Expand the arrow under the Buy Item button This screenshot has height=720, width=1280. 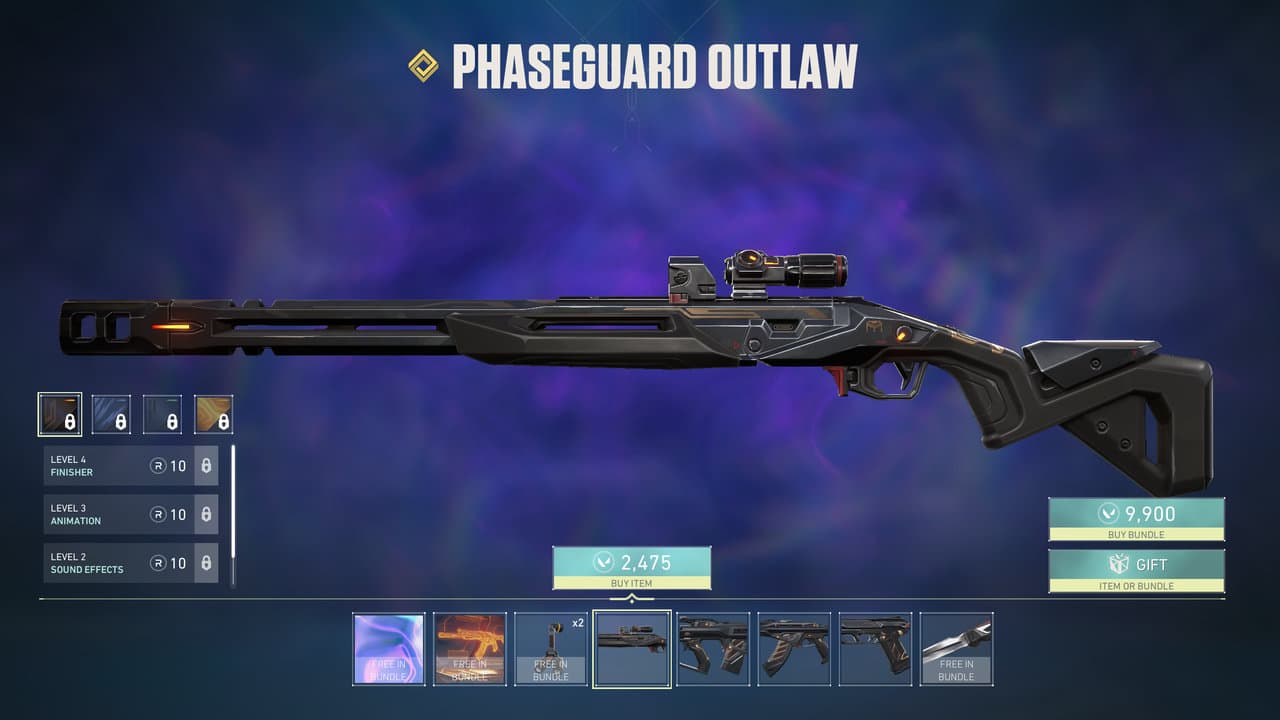point(631,594)
